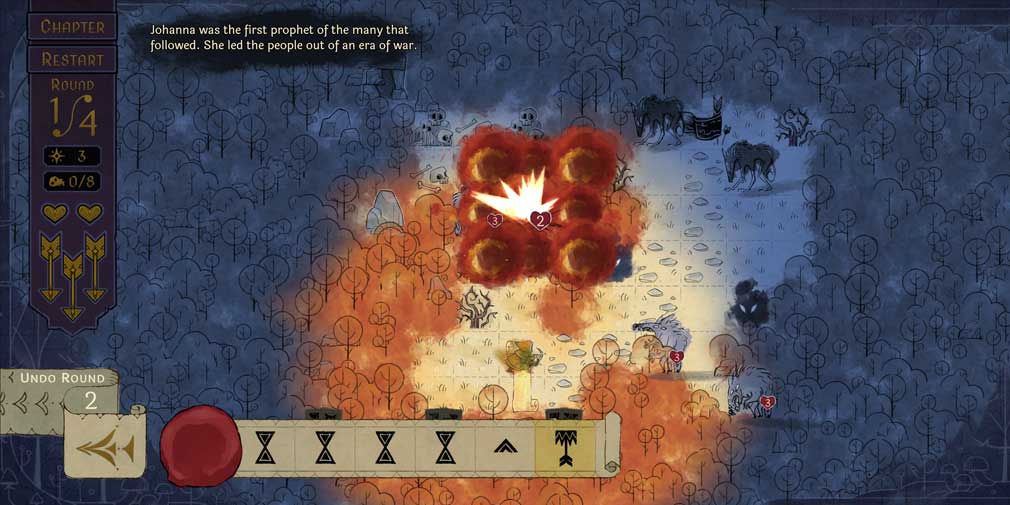Screen dimensions: 1010x505
Task: Open the Chapter menu
Action: pyautogui.click(x=72, y=26)
